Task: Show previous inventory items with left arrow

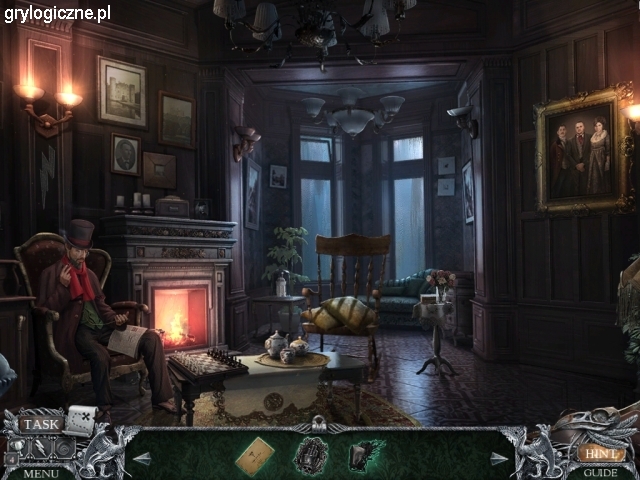Action: point(142,458)
